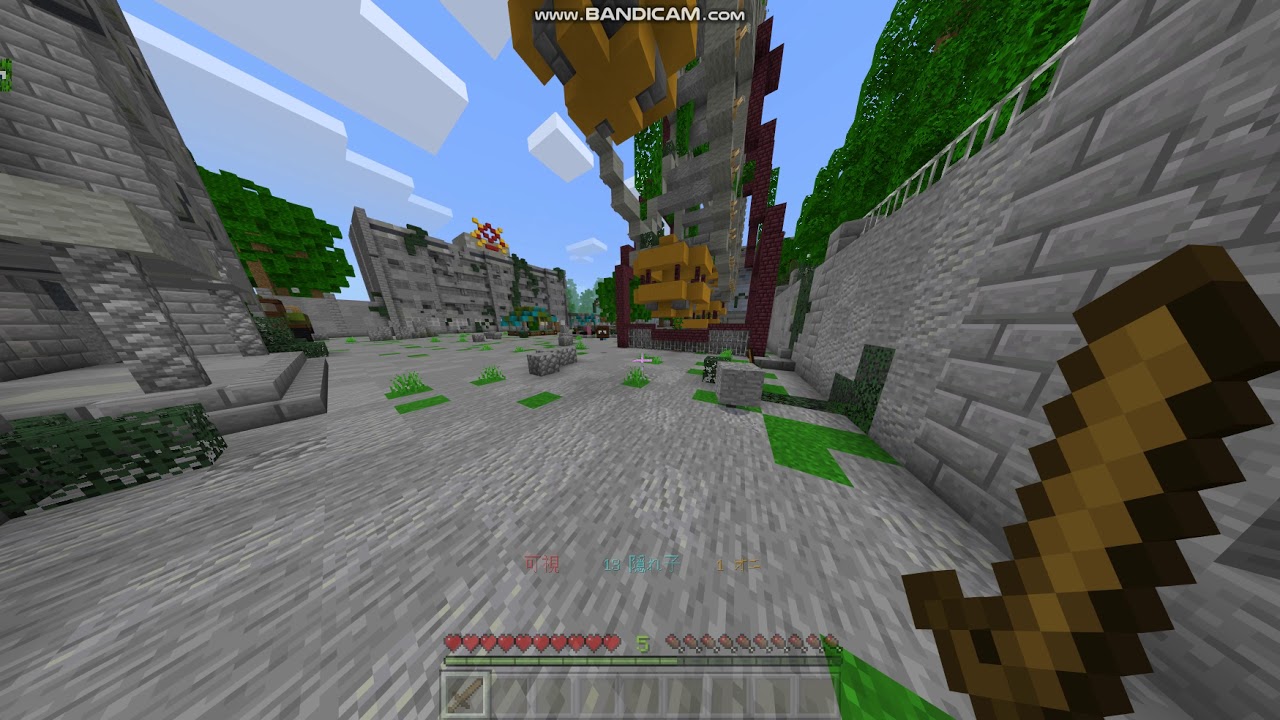Click the zombie near the stone pillar
This screenshot has height=720, width=1280.
(712, 372)
